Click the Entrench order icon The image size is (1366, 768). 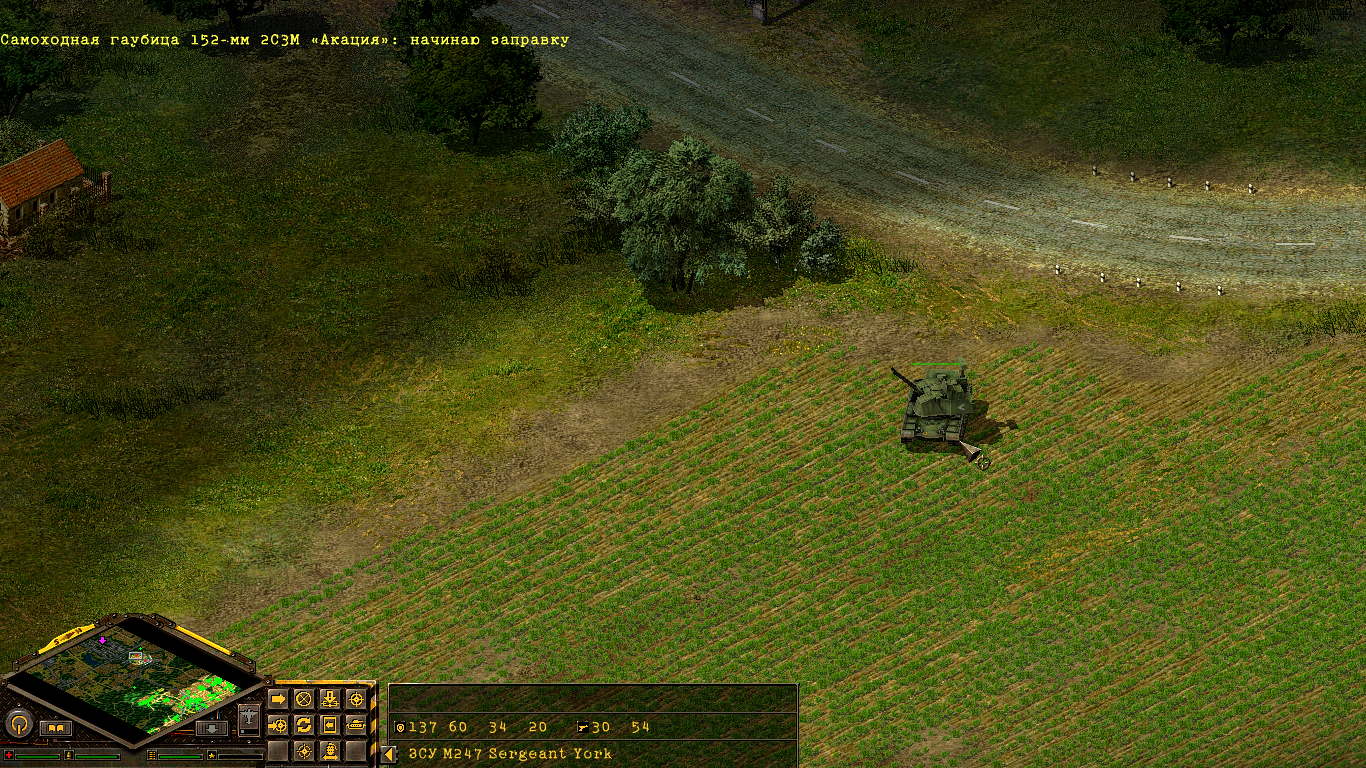(x=329, y=699)
